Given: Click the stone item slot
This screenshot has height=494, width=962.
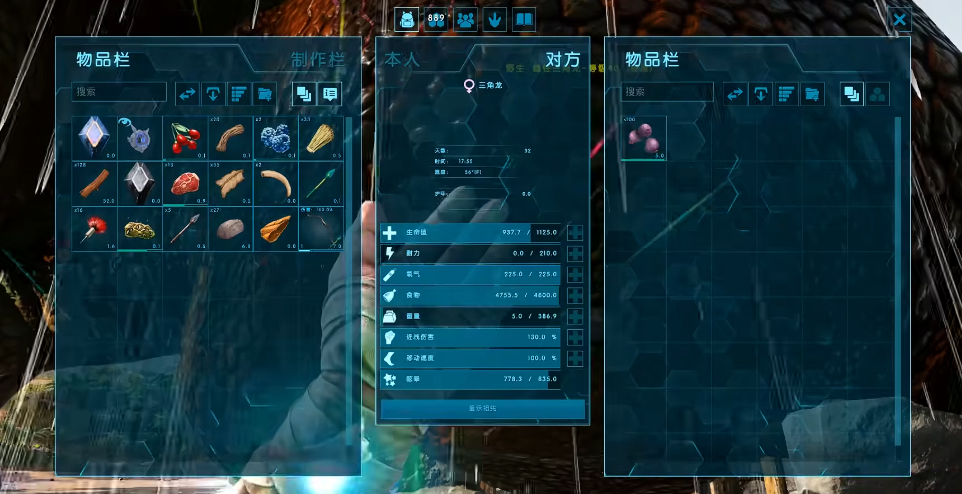Looking at the screenshot, I should pos(229,228).
